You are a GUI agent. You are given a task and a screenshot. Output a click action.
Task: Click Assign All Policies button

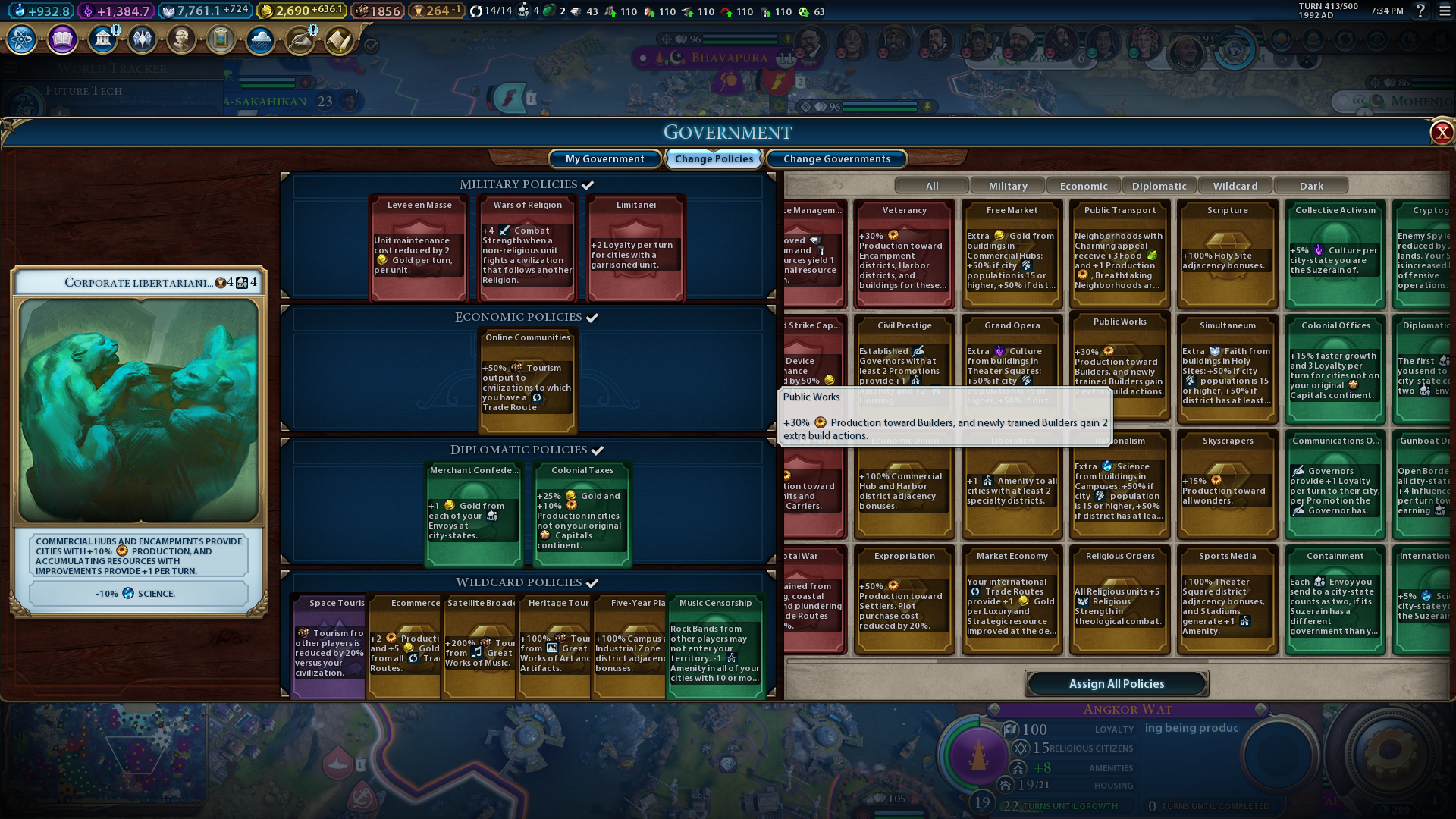click(x=1116, y=683)
